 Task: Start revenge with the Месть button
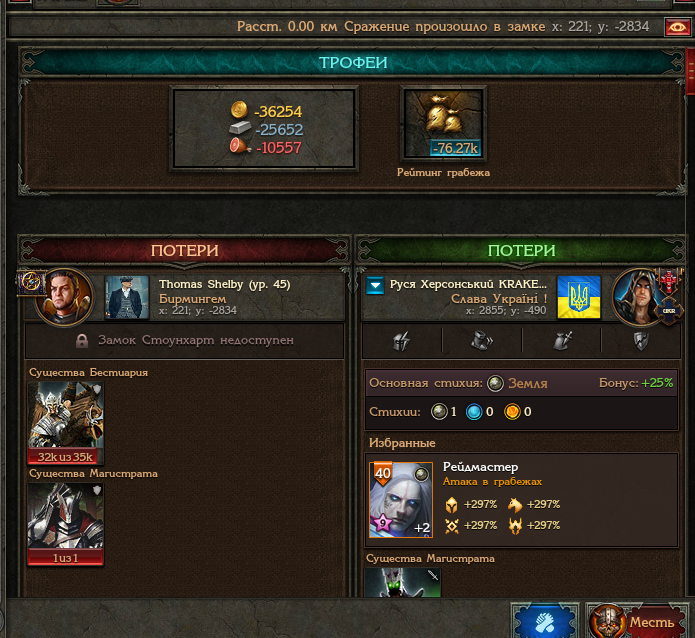click(x=638, y=622)
